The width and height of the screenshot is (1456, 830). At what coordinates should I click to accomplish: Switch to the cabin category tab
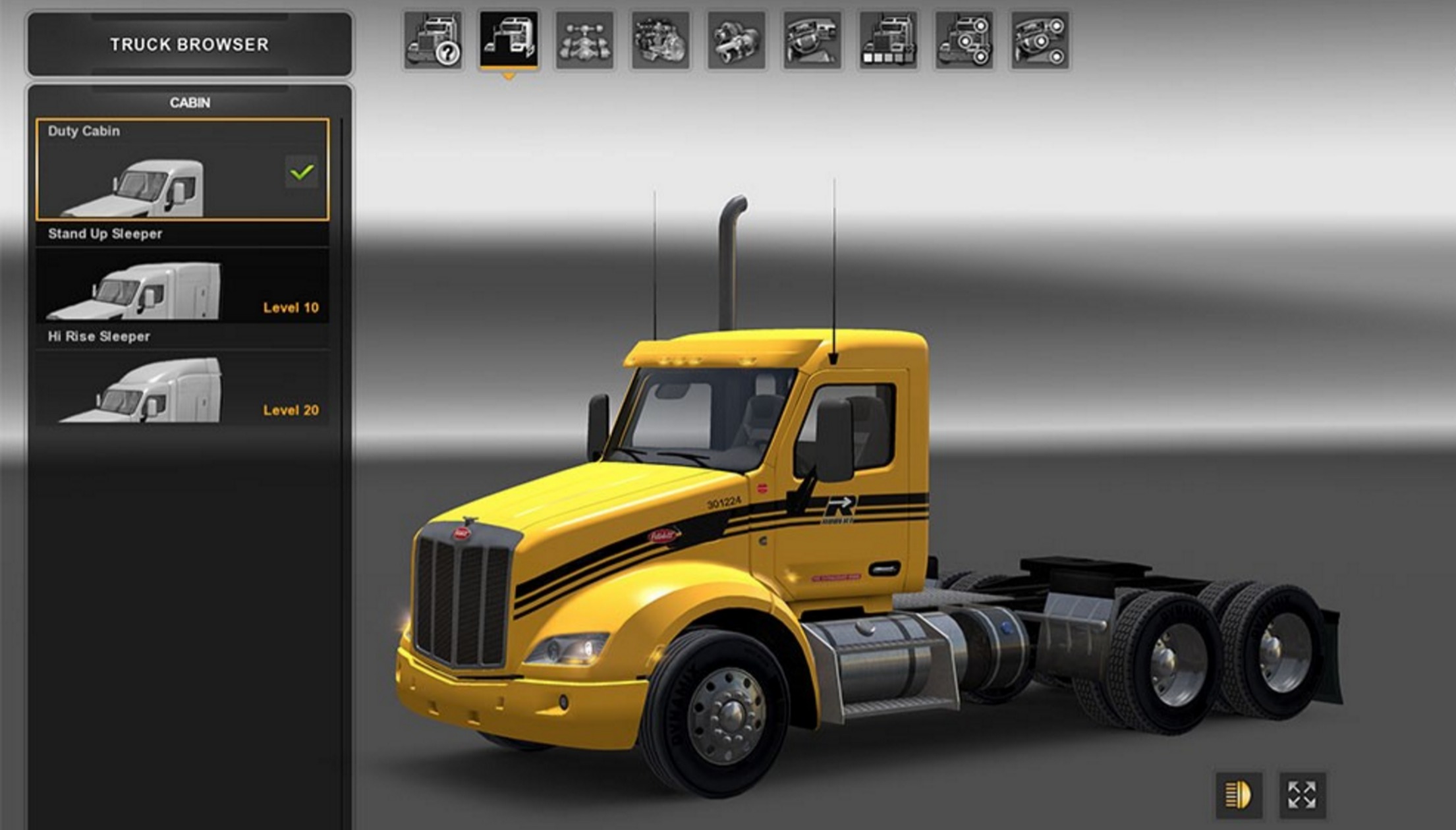(x=509, y=41)
